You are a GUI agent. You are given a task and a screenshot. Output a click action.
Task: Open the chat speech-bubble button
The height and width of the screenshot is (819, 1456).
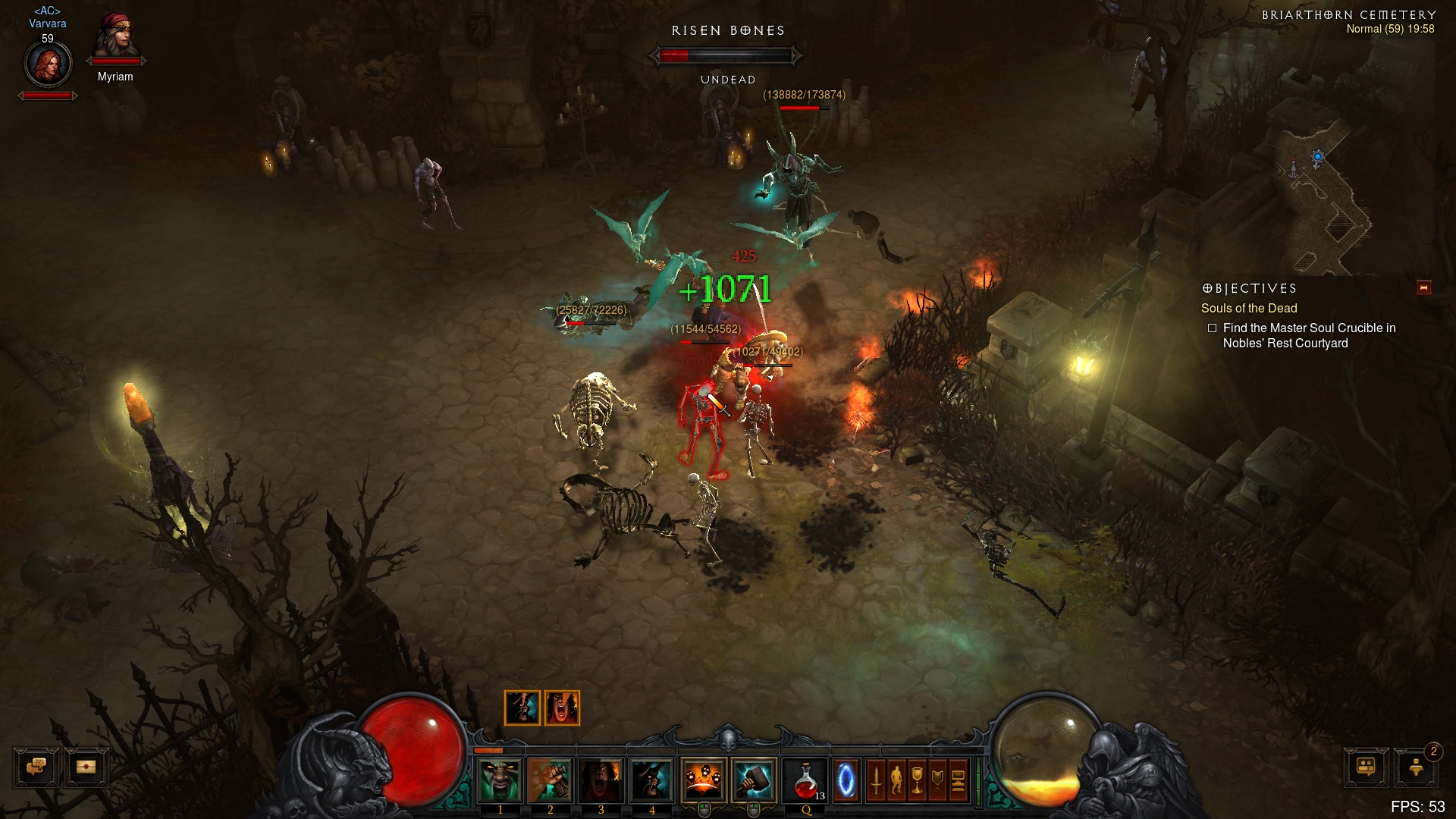[36, 767]
